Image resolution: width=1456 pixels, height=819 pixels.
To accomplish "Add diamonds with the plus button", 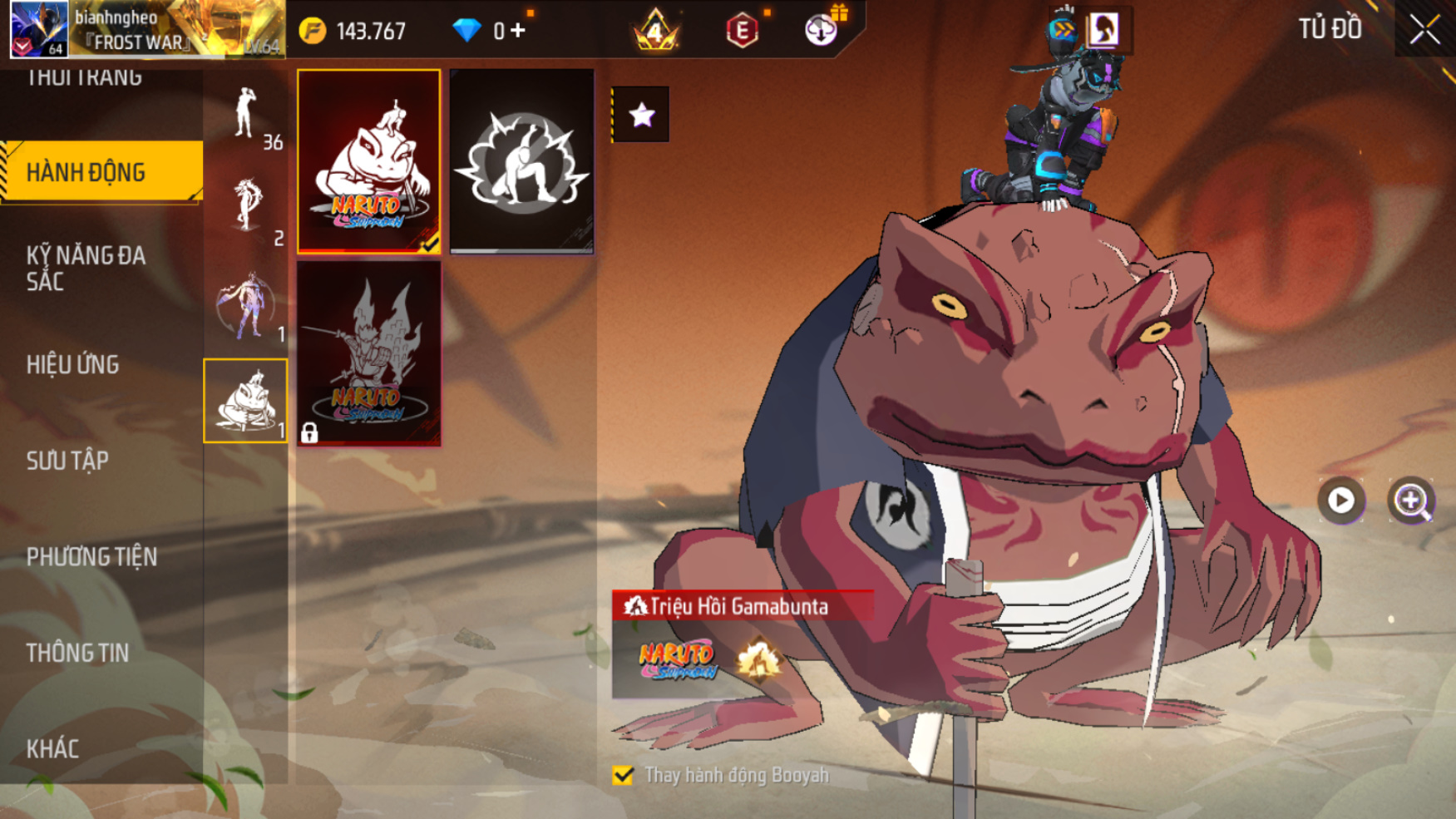I will click(x=518, y=31).
